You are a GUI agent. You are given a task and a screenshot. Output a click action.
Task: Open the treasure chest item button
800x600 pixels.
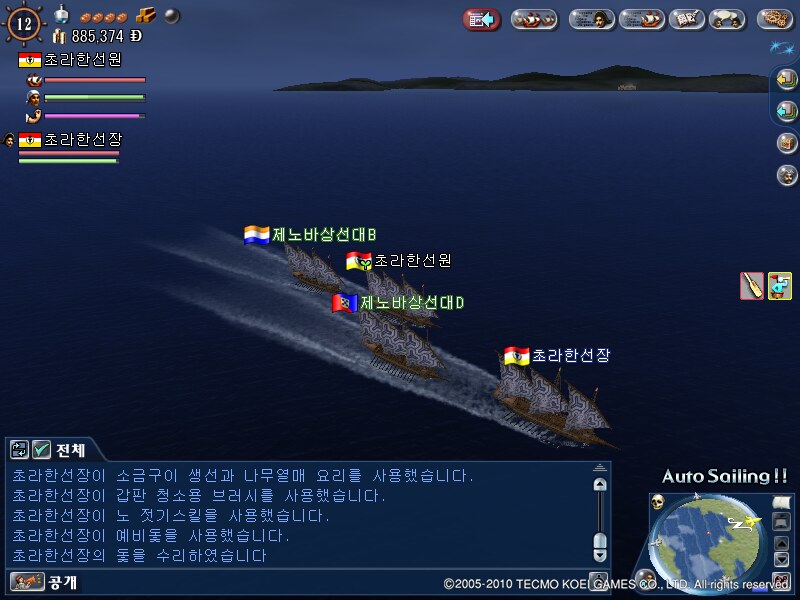pos(787,143)
